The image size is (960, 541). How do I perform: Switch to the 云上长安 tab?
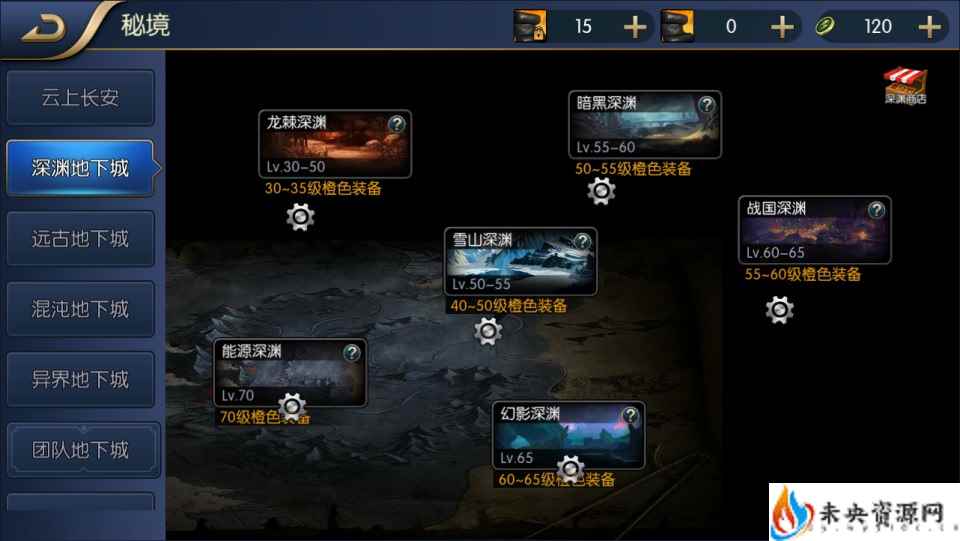coord(80,98)
